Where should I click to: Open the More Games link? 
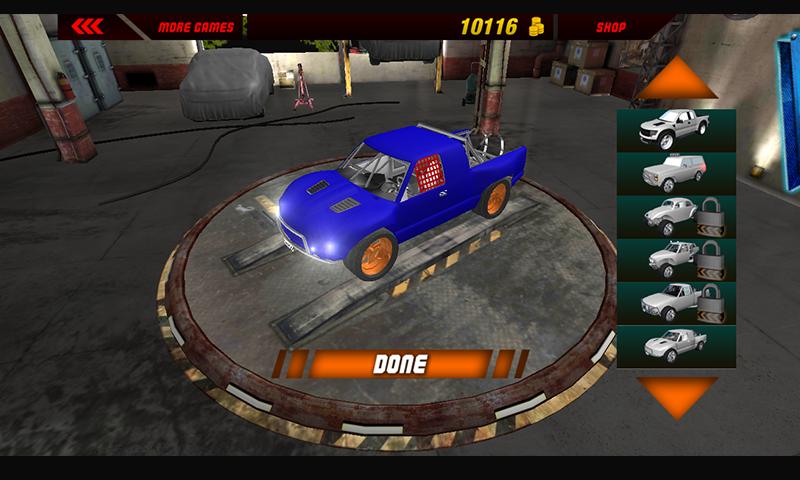[x=196, y=26]
